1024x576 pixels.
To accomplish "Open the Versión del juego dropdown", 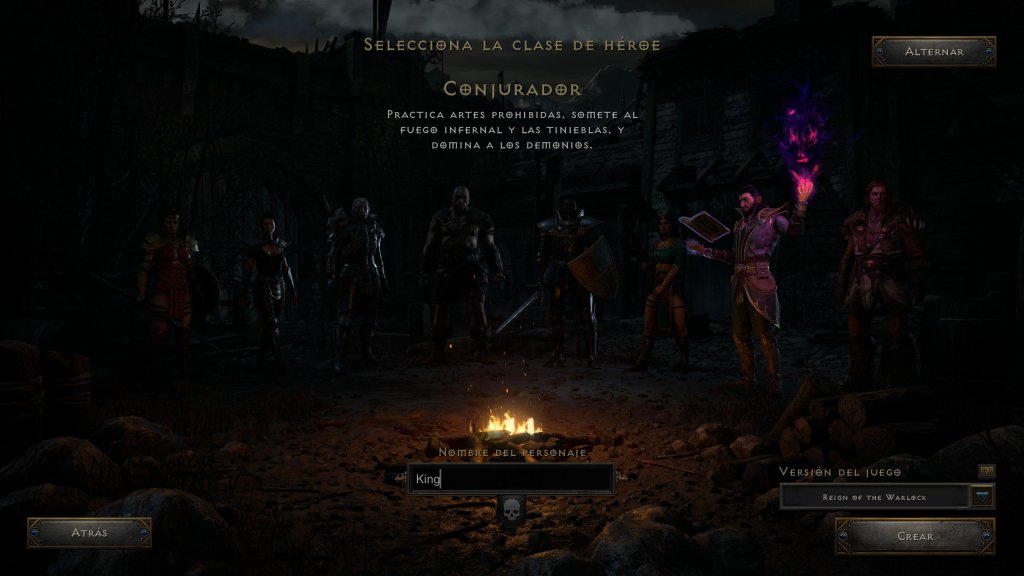I will click(x=982, y=496).
